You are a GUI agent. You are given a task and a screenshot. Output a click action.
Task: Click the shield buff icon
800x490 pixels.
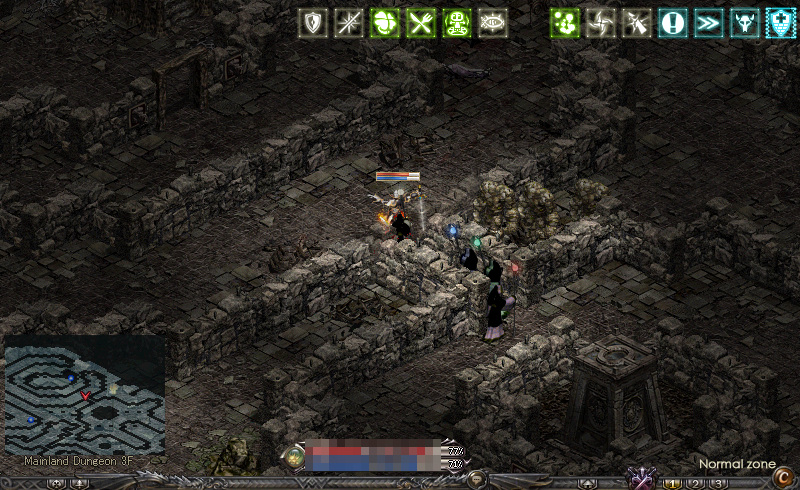(x=316, y=23)
